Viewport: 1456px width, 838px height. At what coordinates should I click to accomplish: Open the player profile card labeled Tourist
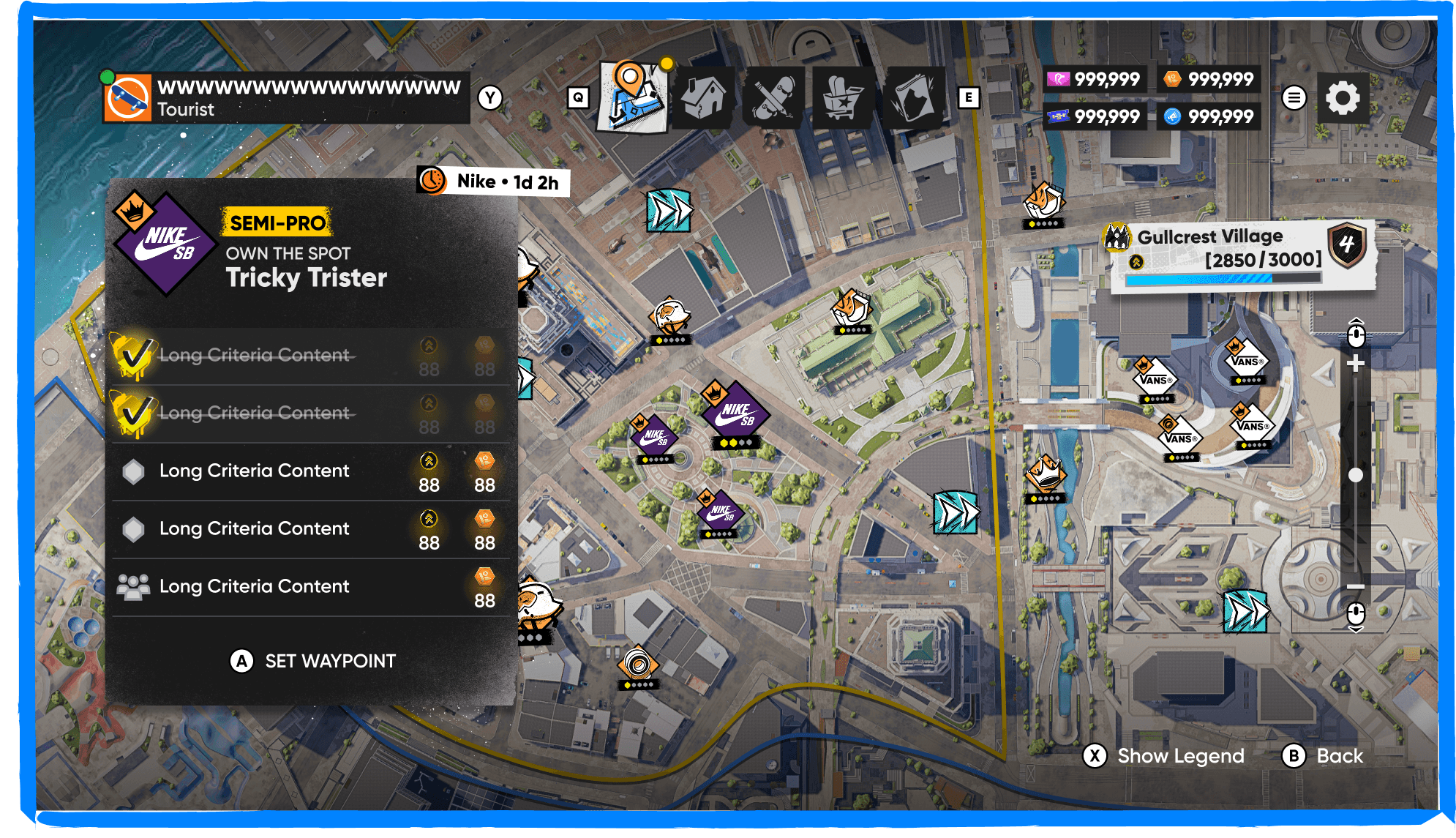point(285,97)
